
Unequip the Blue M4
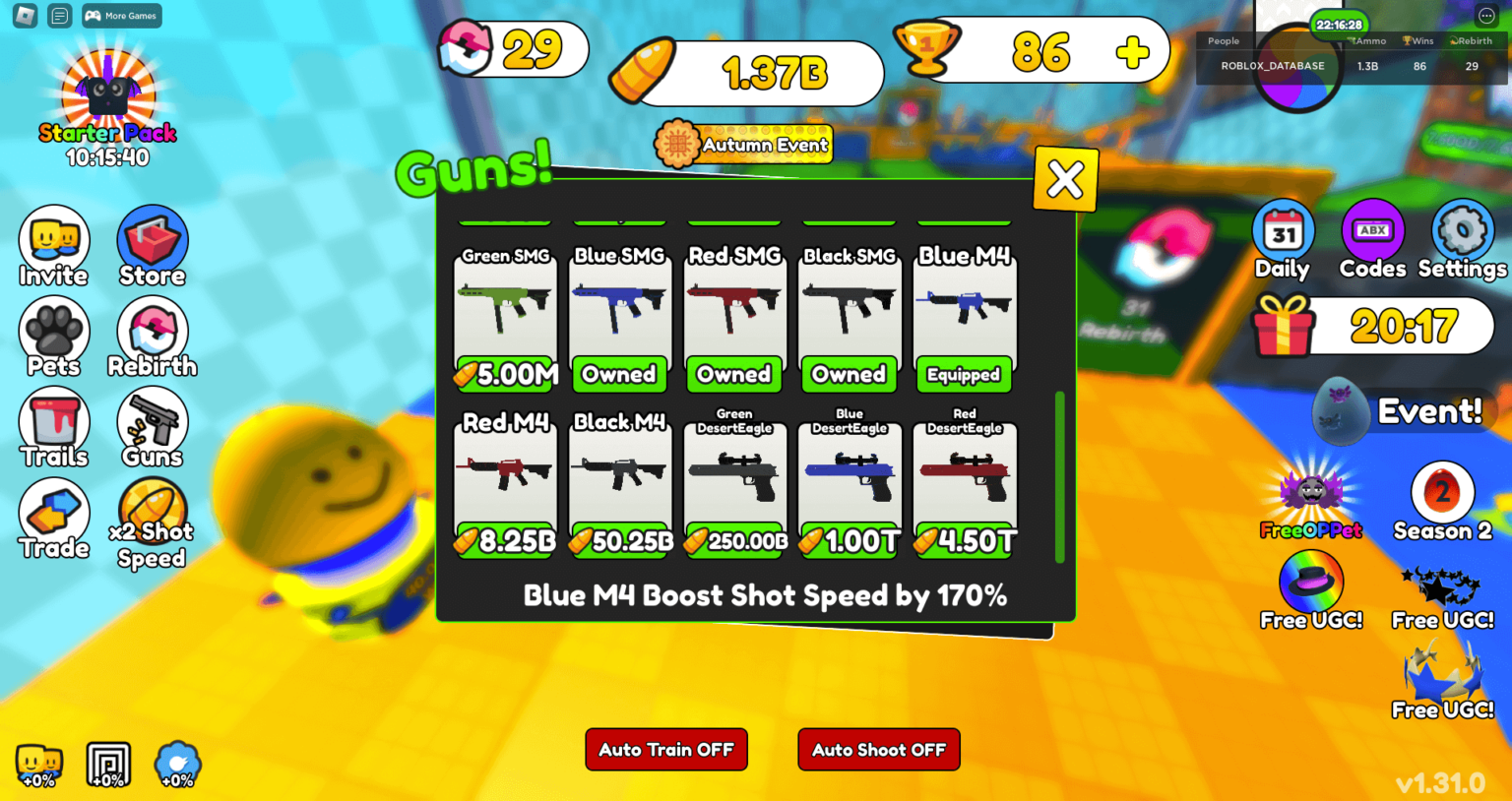pyautogui.click(x=964, y=374)
